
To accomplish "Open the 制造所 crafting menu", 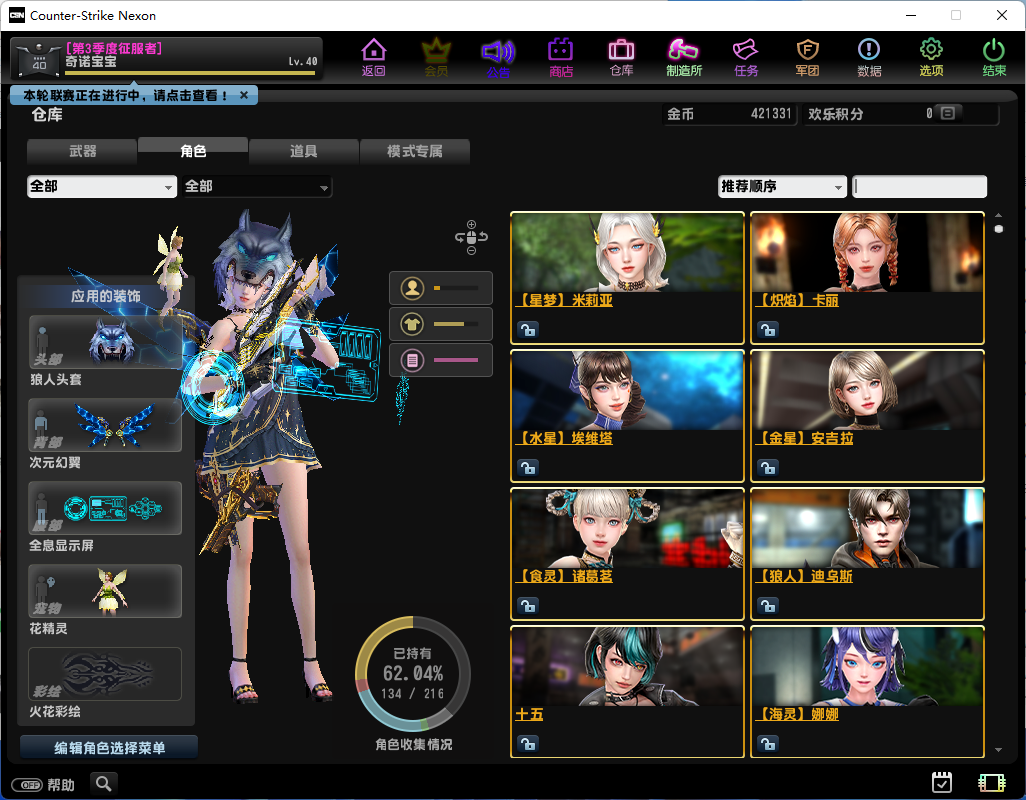I will [684, 57].
